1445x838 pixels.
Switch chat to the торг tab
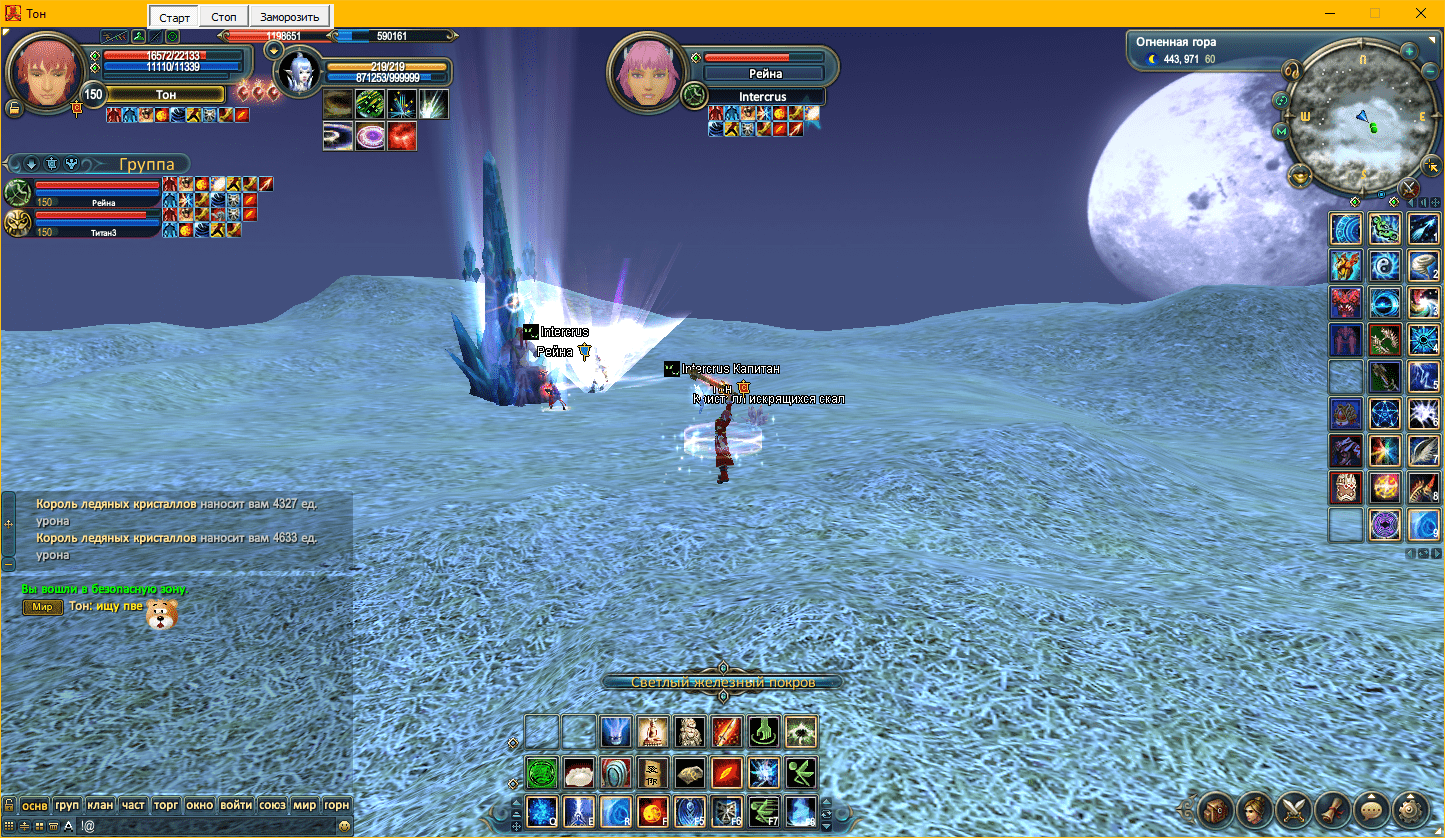167,805
